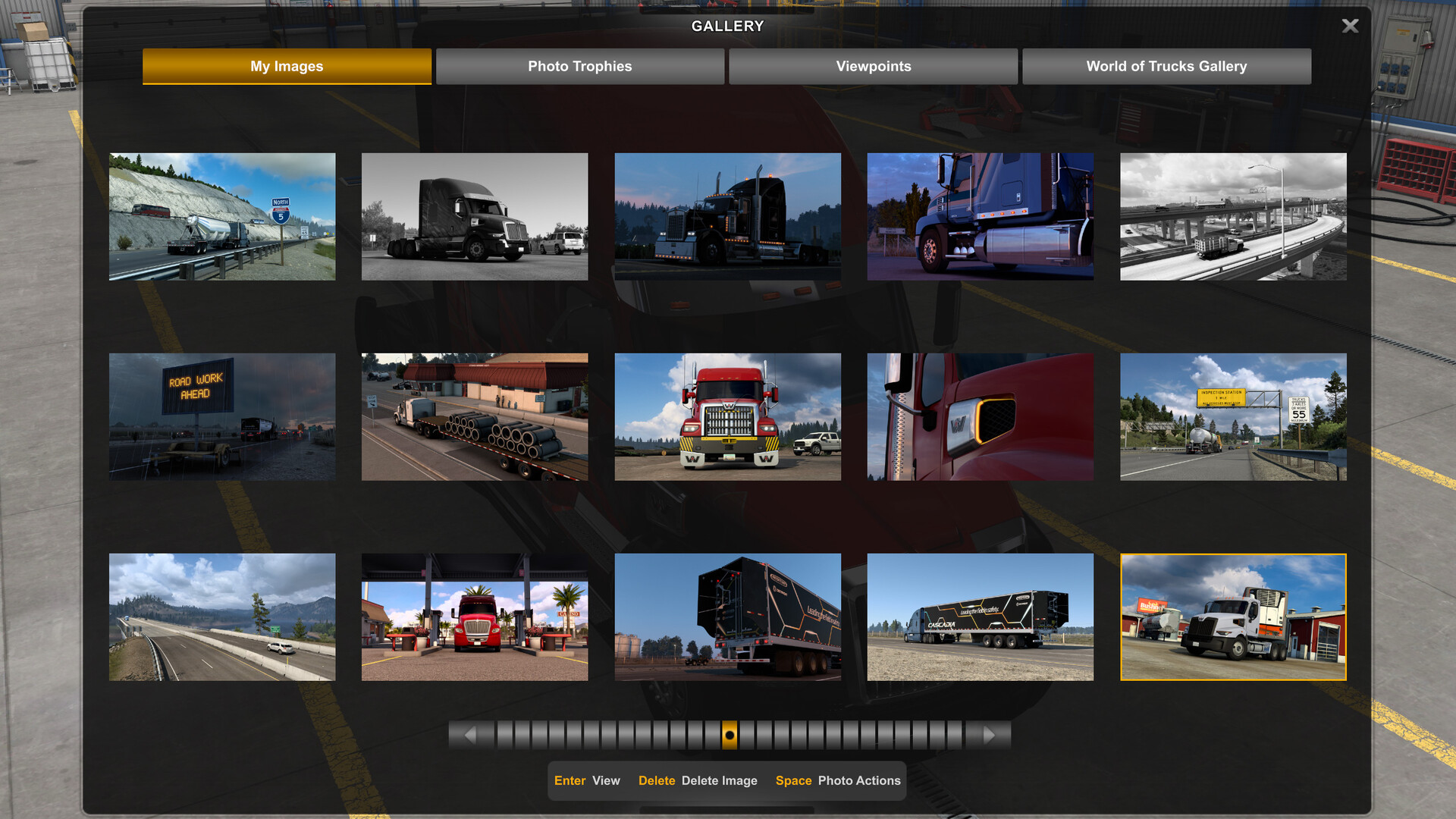Switch to the World of Trucks Gallery tab
This screenshot has width=1456, height=819.
click(1166, 66)
